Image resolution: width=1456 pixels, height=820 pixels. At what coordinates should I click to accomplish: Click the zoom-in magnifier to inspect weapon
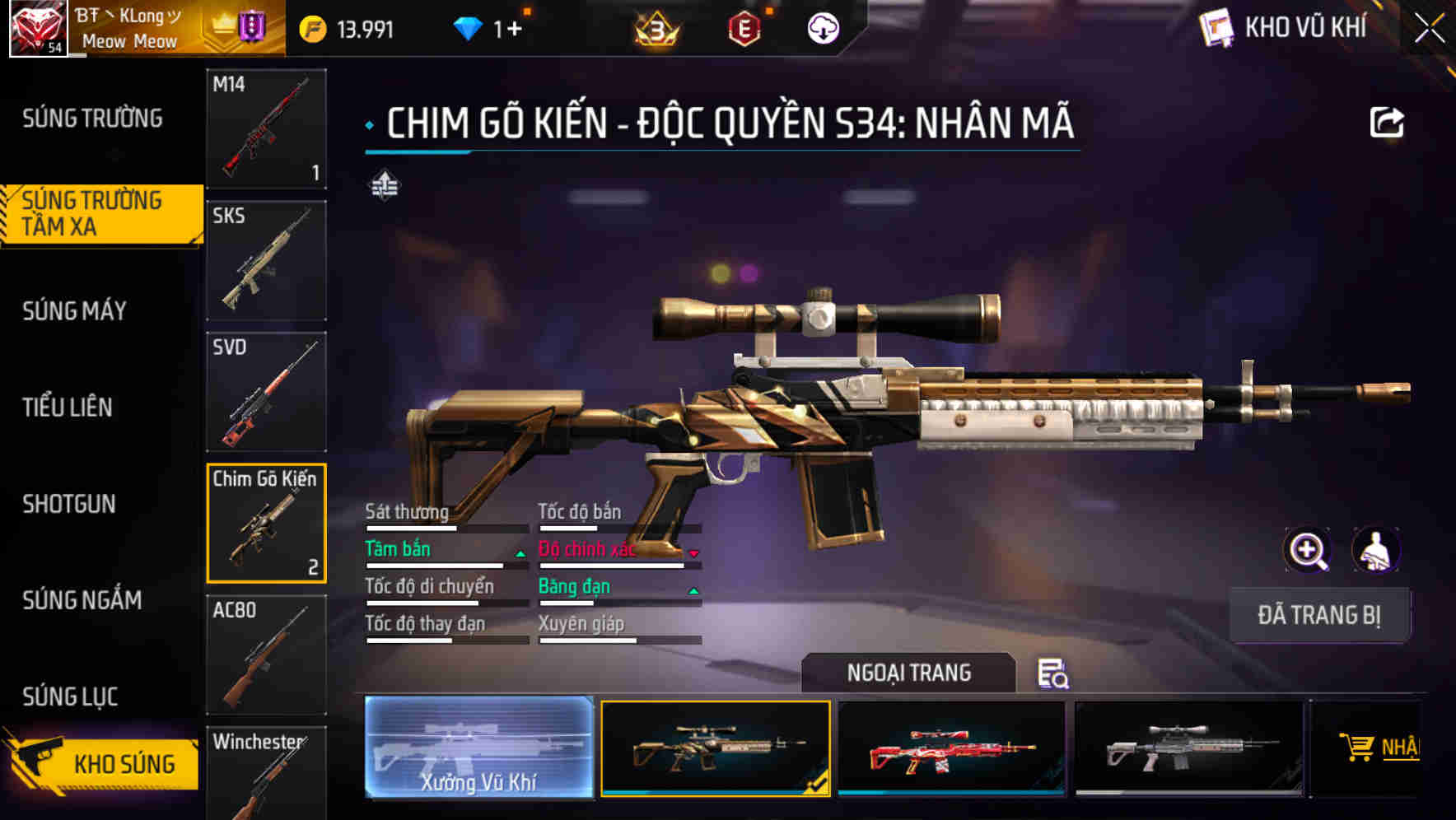[x=1308, y=550]
